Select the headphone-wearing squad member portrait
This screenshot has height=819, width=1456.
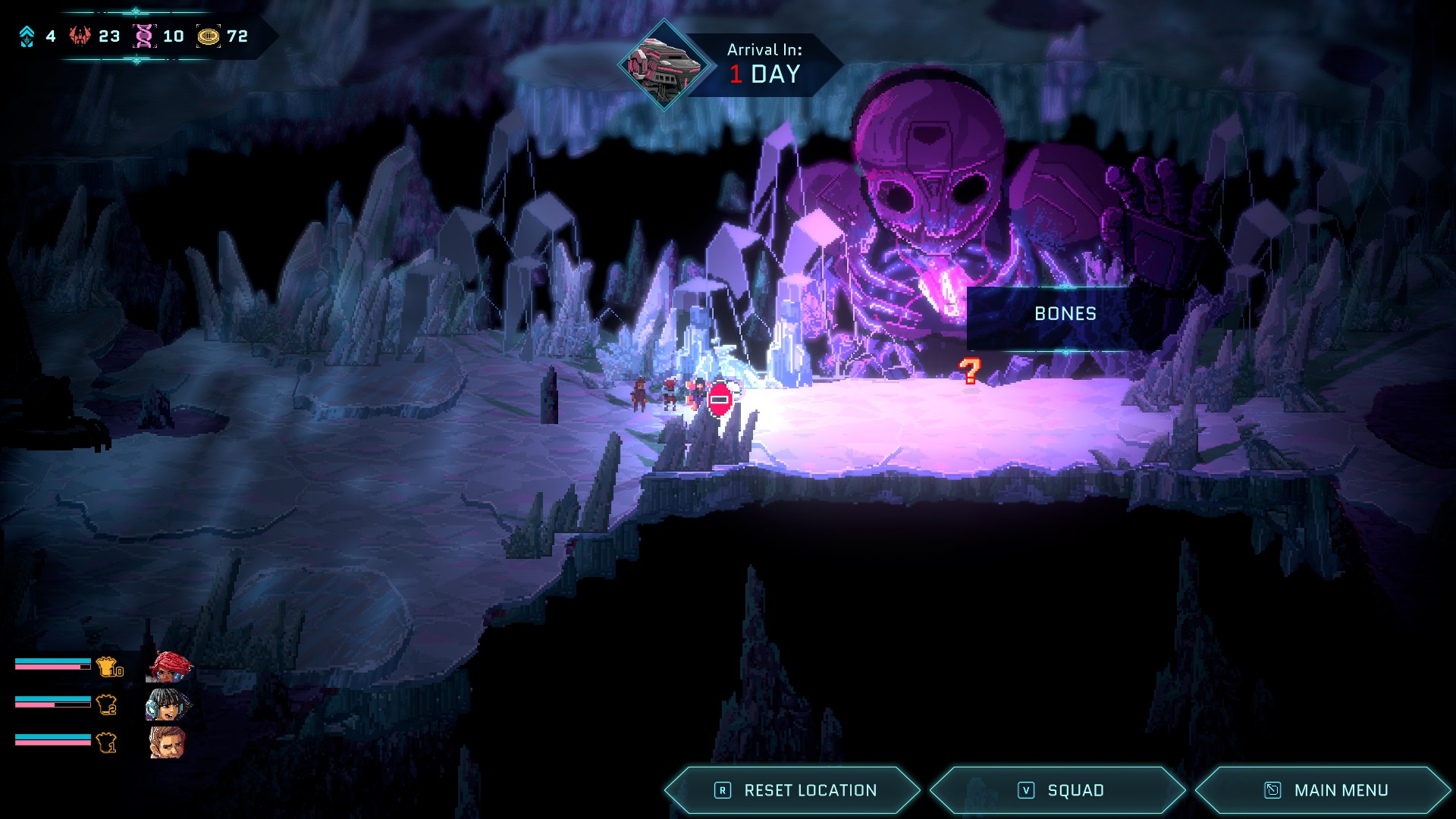click(x=167, y=705)
